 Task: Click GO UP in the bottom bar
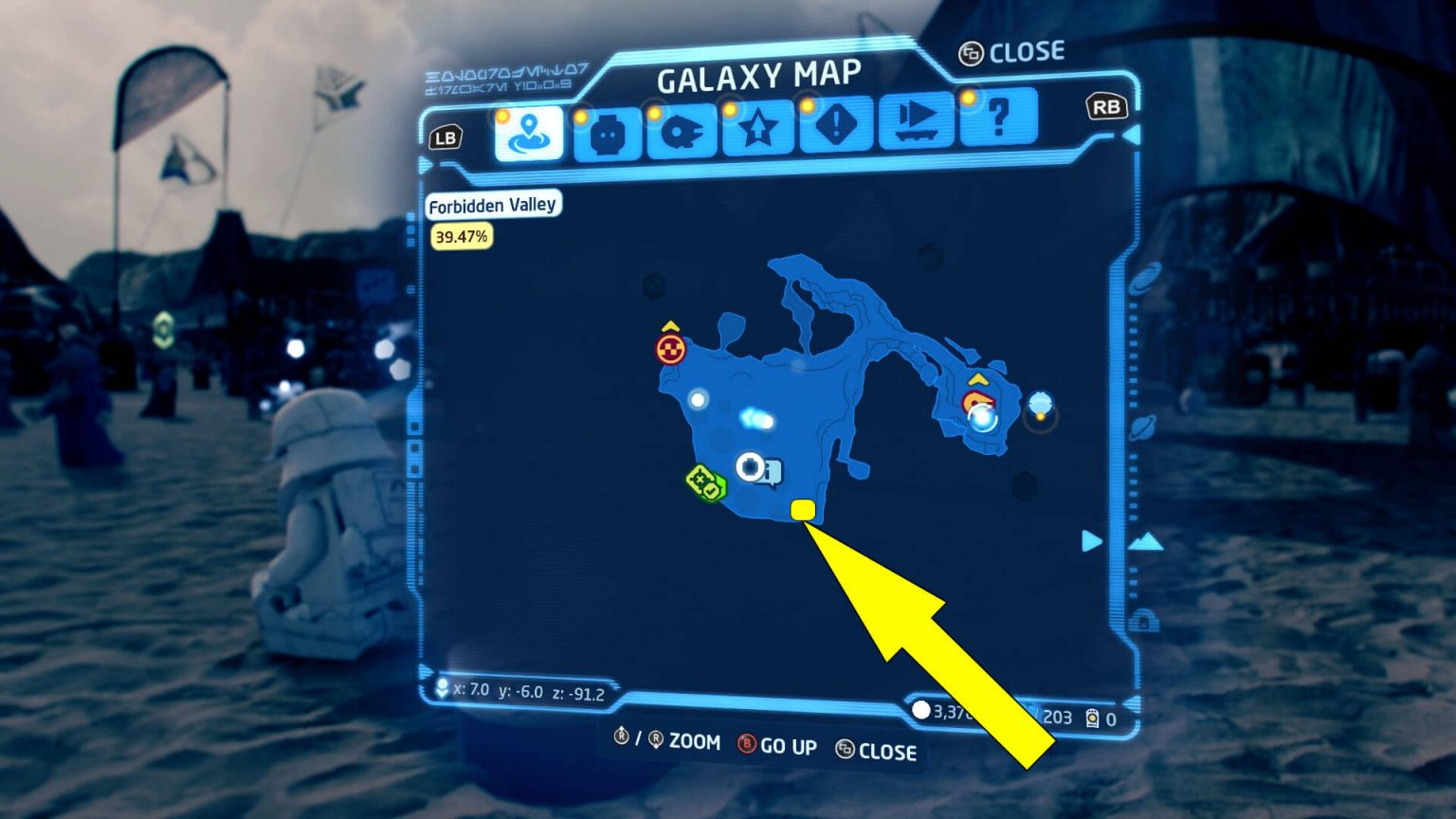click(789, 748)
